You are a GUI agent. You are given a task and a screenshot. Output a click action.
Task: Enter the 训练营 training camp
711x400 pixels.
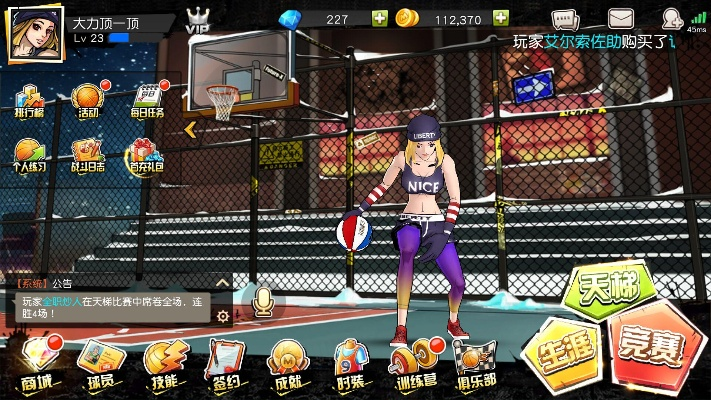click(417, 363)
